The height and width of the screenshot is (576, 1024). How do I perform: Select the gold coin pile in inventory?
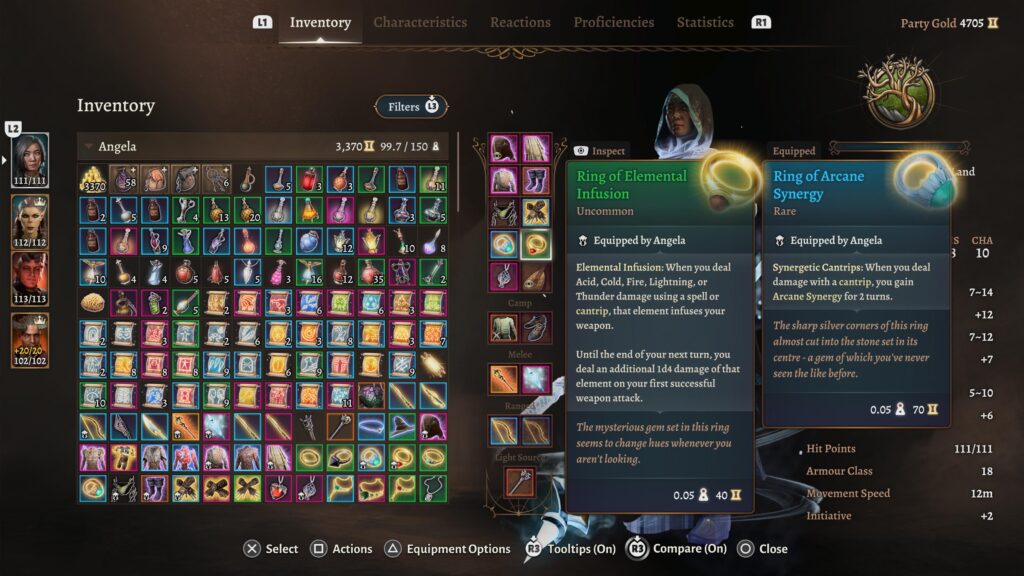pyautogui.click(x=93, y=180)
